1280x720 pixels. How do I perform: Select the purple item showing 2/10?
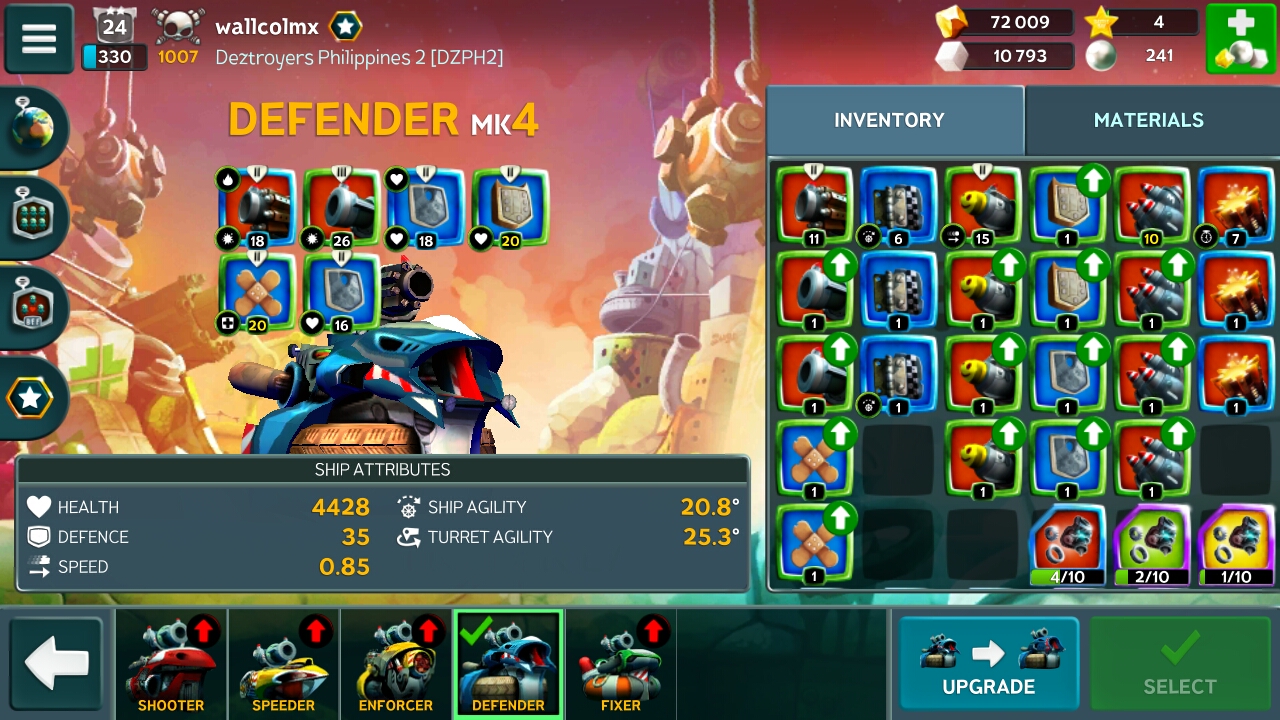point(1153,545)
